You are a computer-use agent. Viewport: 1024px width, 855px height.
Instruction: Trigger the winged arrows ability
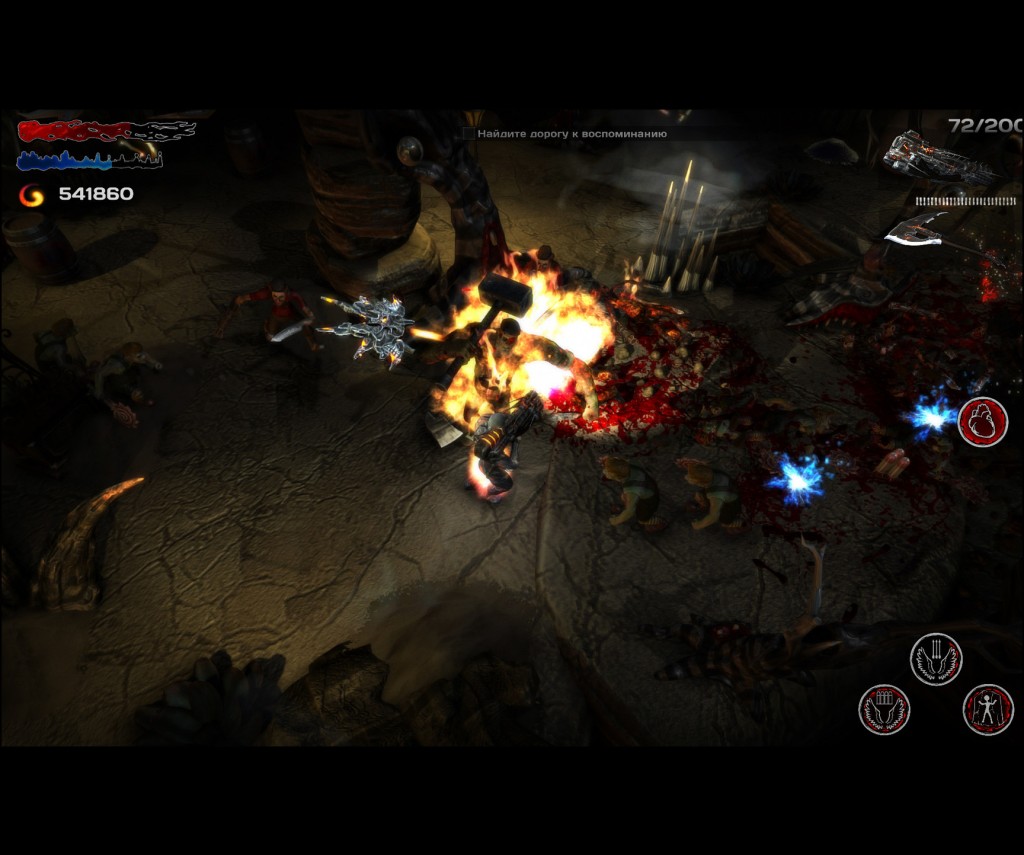[x=935, y=659]
